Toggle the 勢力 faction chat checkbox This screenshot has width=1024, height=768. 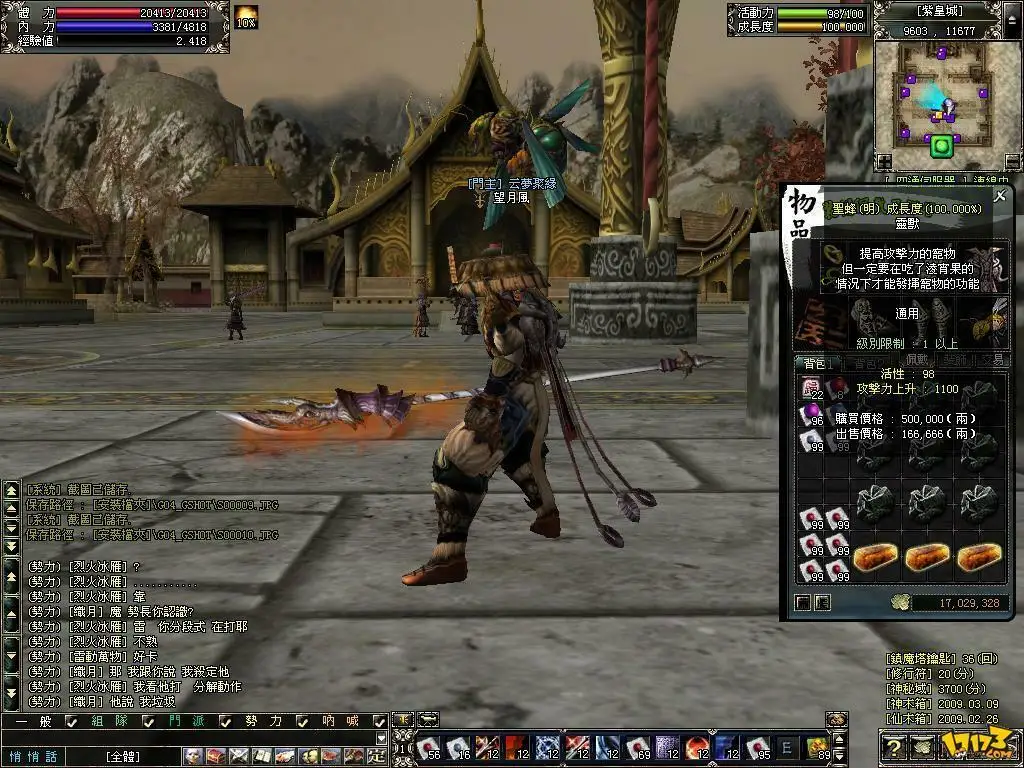pos(303,721)
